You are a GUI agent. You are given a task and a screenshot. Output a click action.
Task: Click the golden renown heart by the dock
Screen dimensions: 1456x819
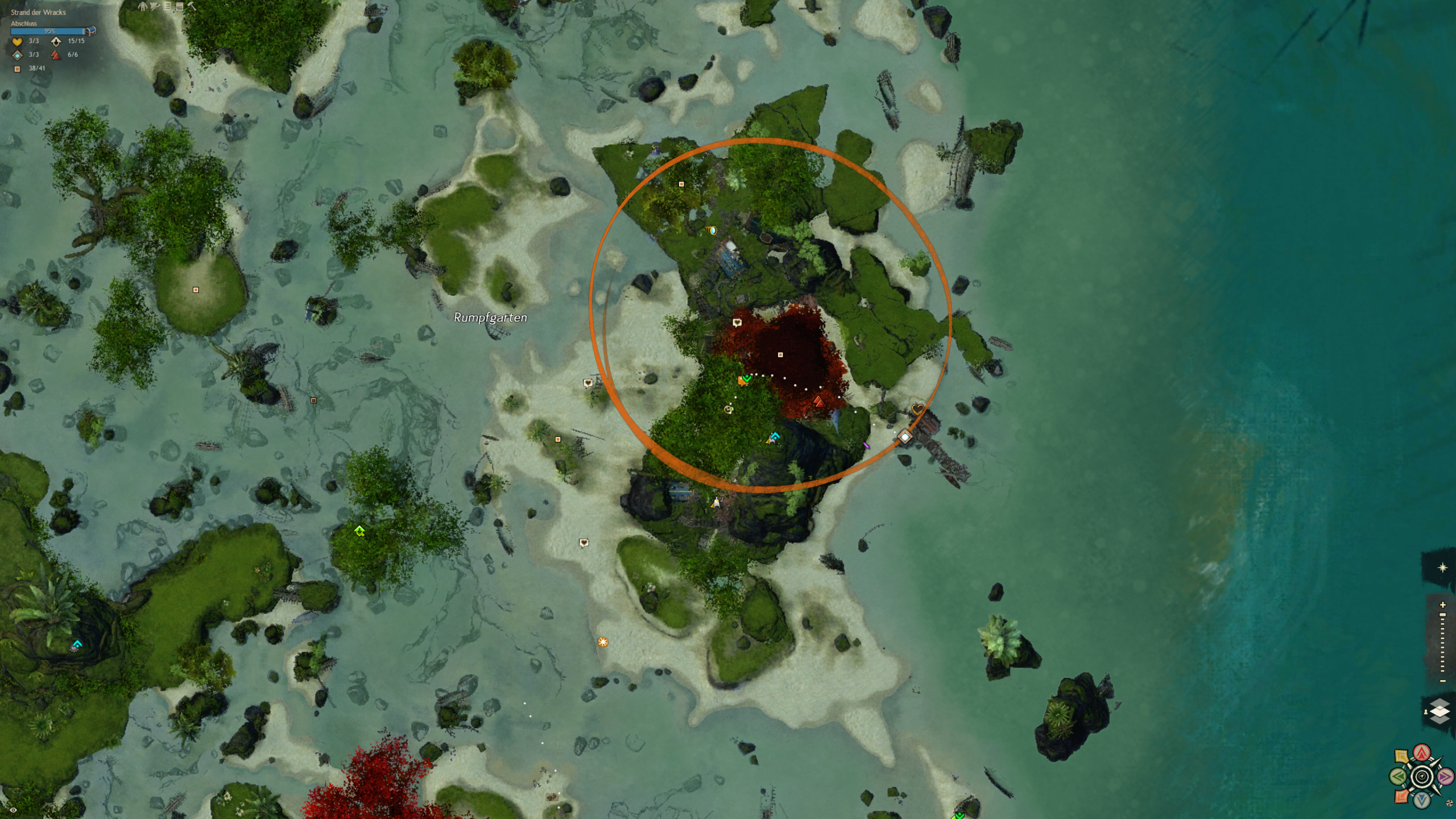[917, 409]
